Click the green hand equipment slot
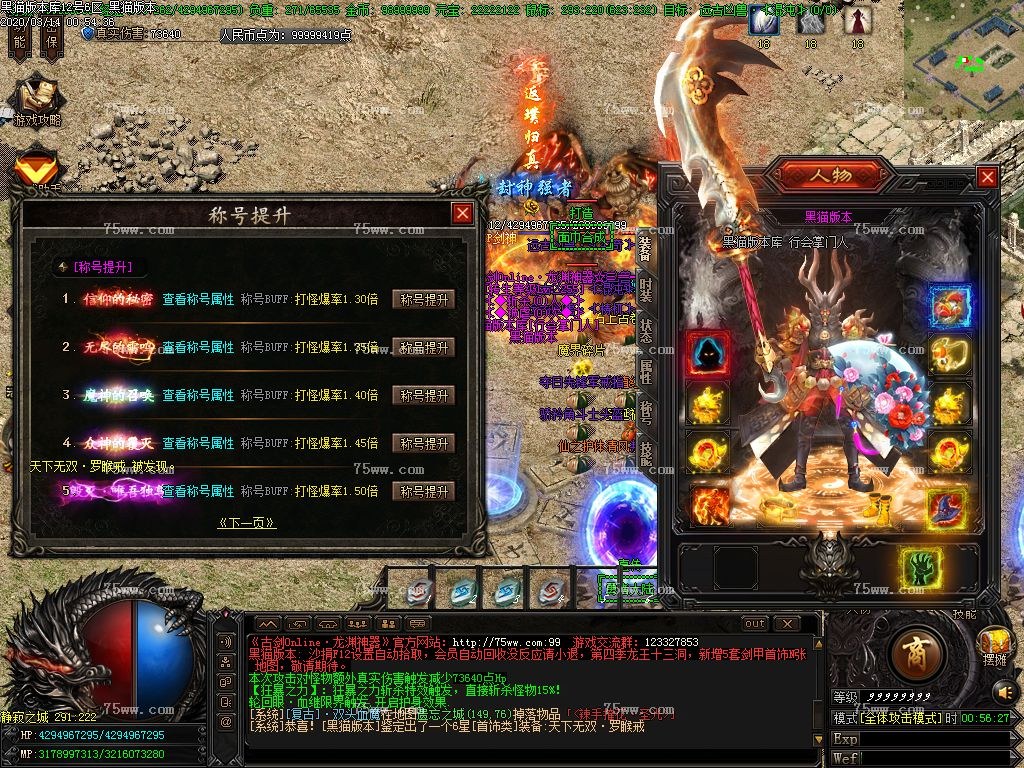1024x768 pixels. click(x=921, y=568)
